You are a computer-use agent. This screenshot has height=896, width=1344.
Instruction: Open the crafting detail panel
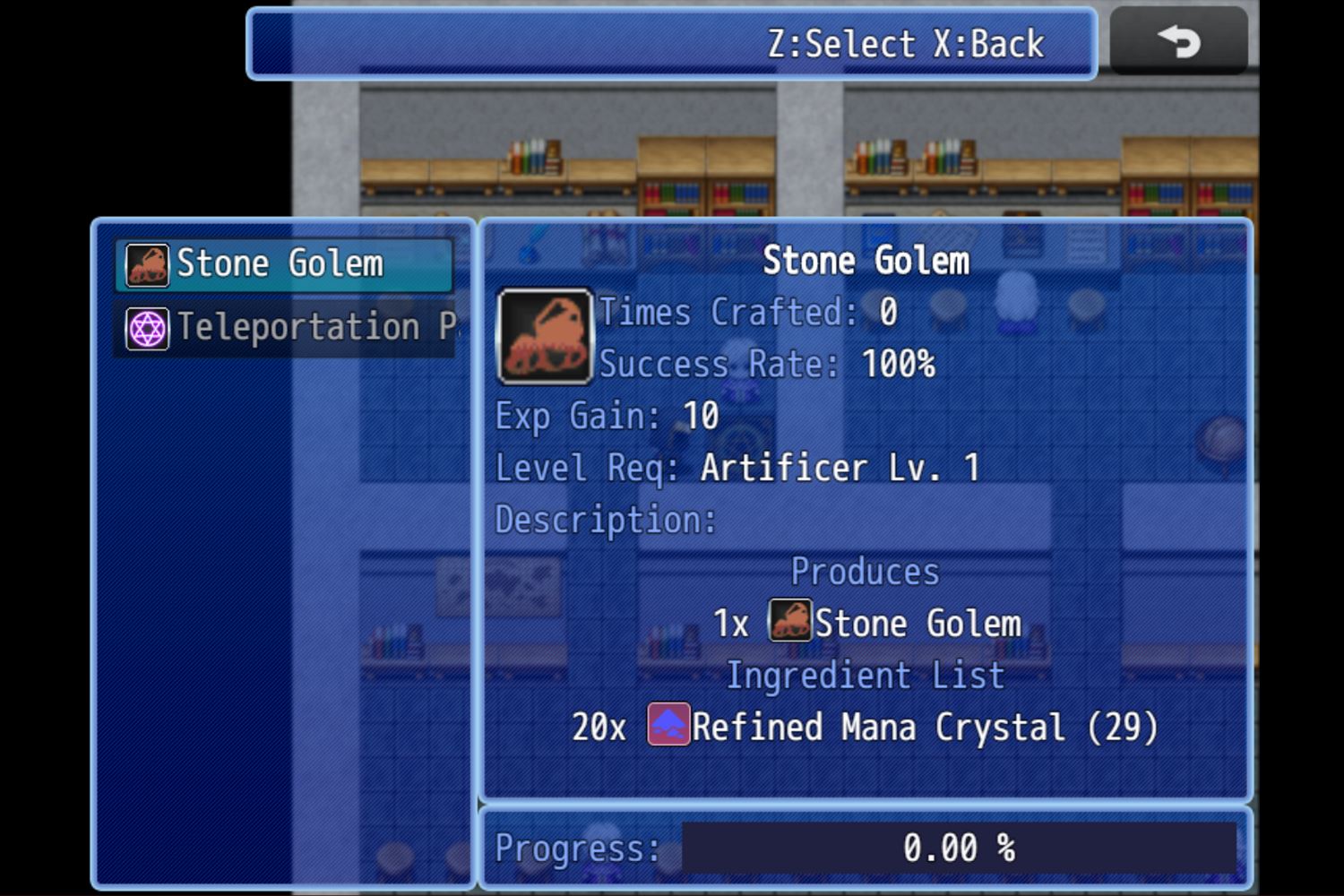click(865, 511)
